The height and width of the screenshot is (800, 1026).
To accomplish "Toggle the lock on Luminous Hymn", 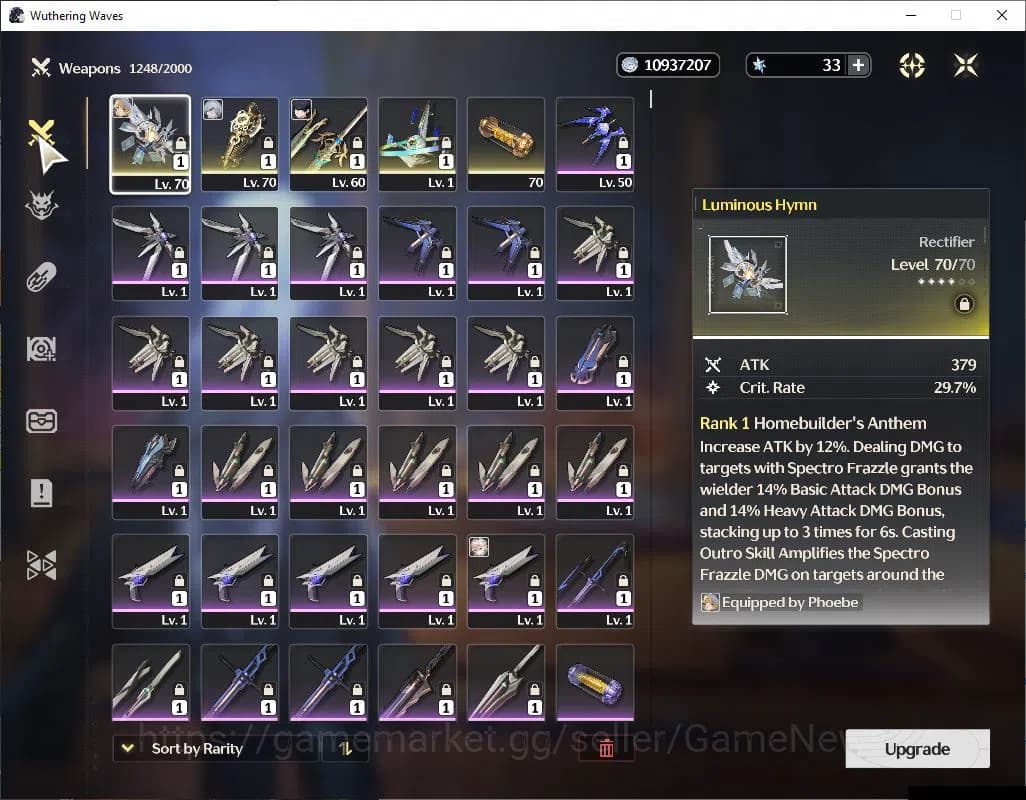I will click(964, 305).
